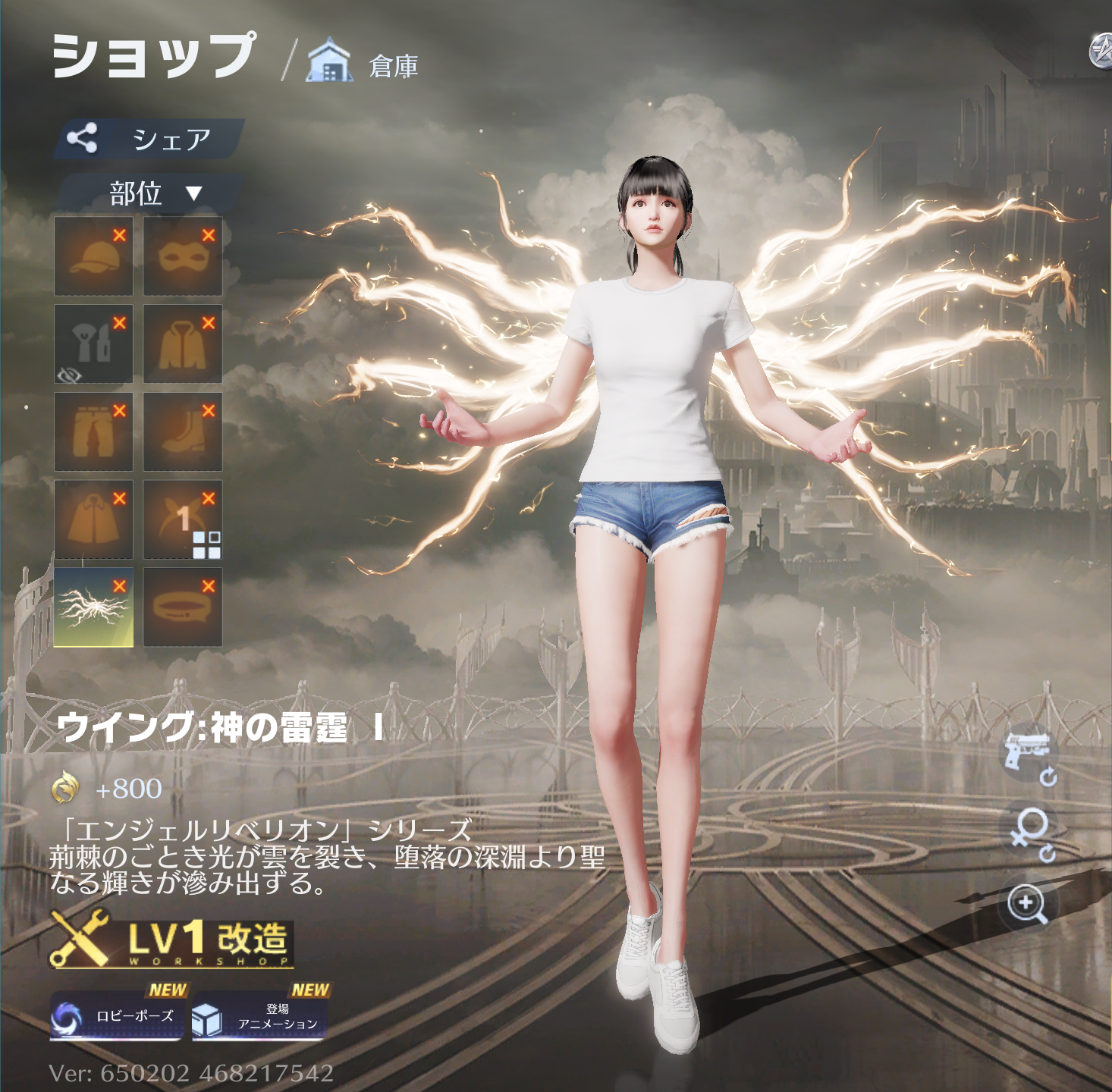This screenshot has height=1092, width=1112.
Task: Open the ロビーポーズ lobby pose option
Action: pos(116,1016)
